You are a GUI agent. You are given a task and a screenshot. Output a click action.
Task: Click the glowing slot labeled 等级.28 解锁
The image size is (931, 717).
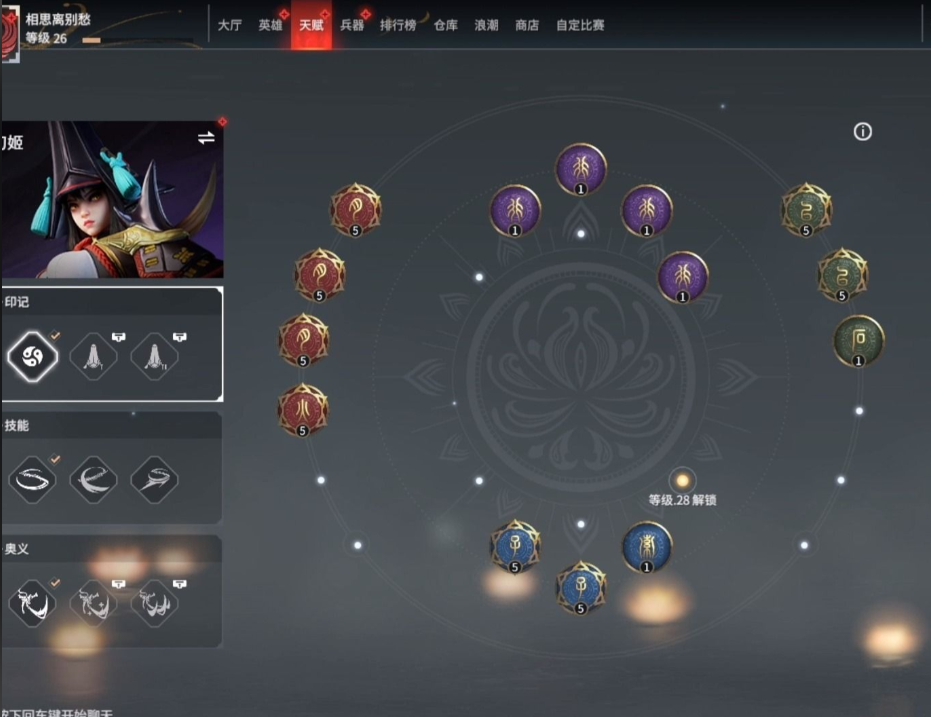[x=683, y=481]
